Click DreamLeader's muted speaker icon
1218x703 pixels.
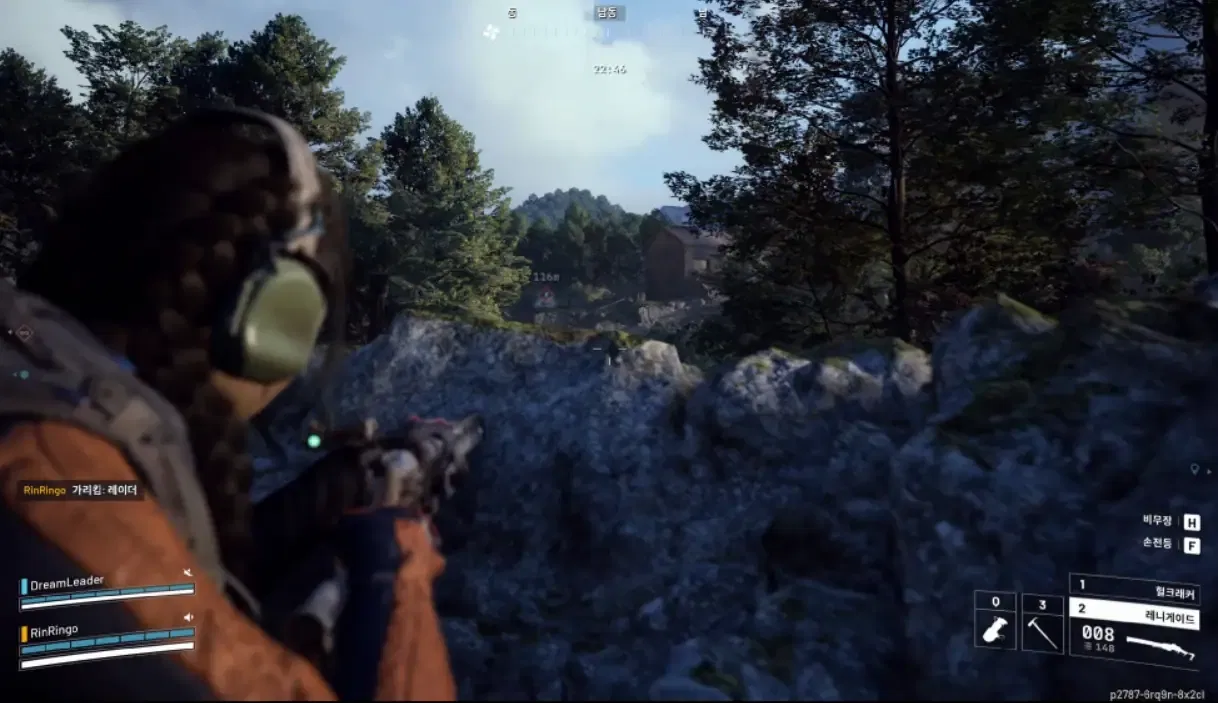click(x=187, y=573)
